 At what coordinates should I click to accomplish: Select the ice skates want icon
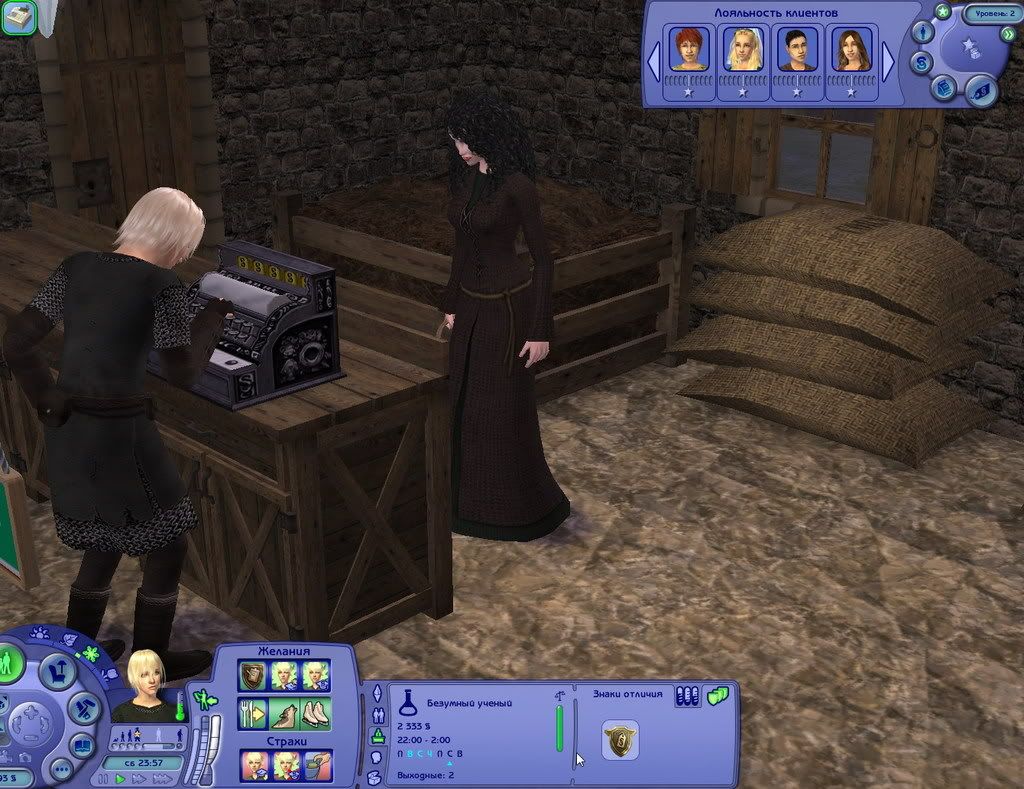coord(316,714)
